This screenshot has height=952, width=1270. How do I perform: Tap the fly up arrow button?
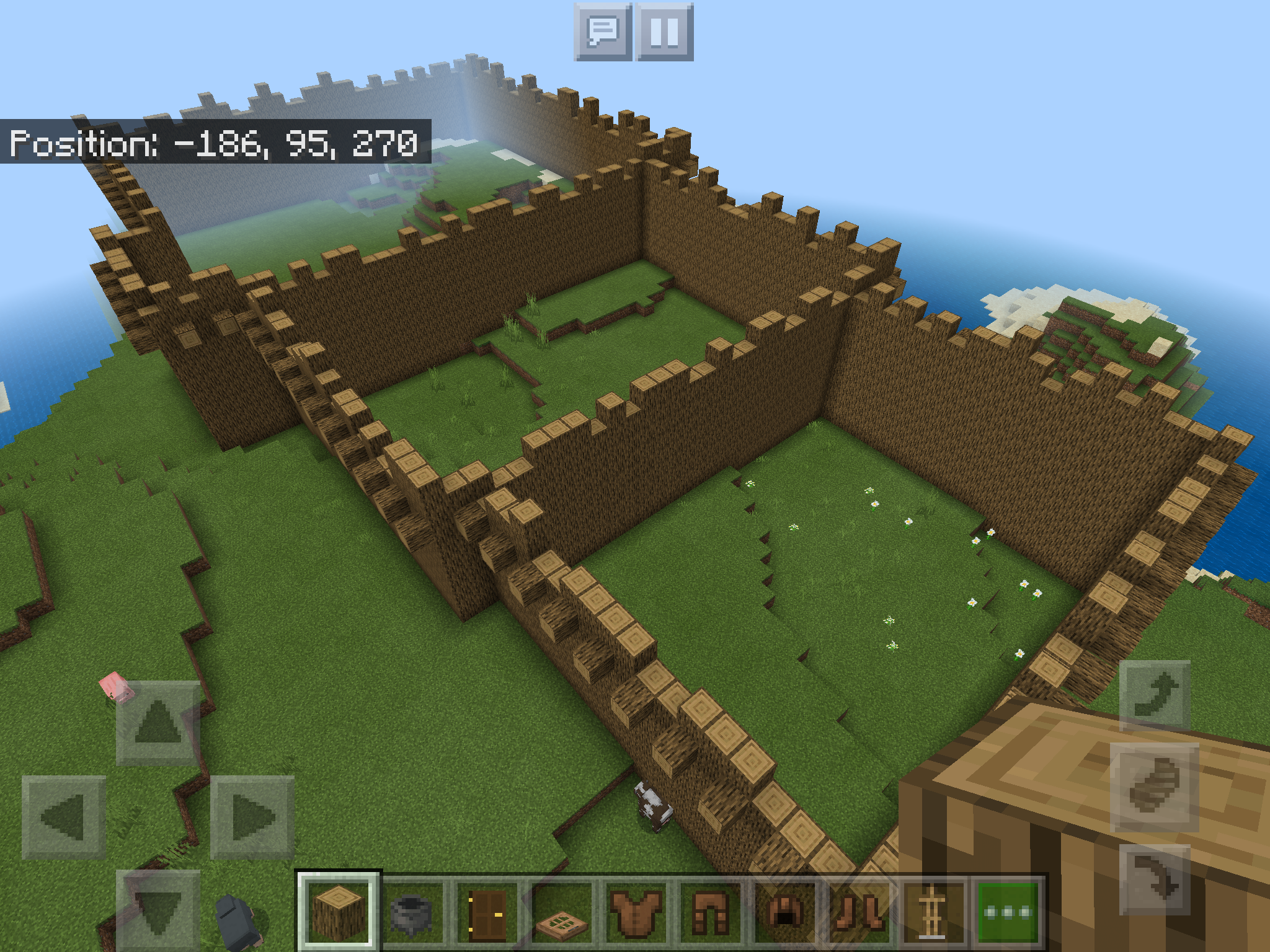[1155, 695]
